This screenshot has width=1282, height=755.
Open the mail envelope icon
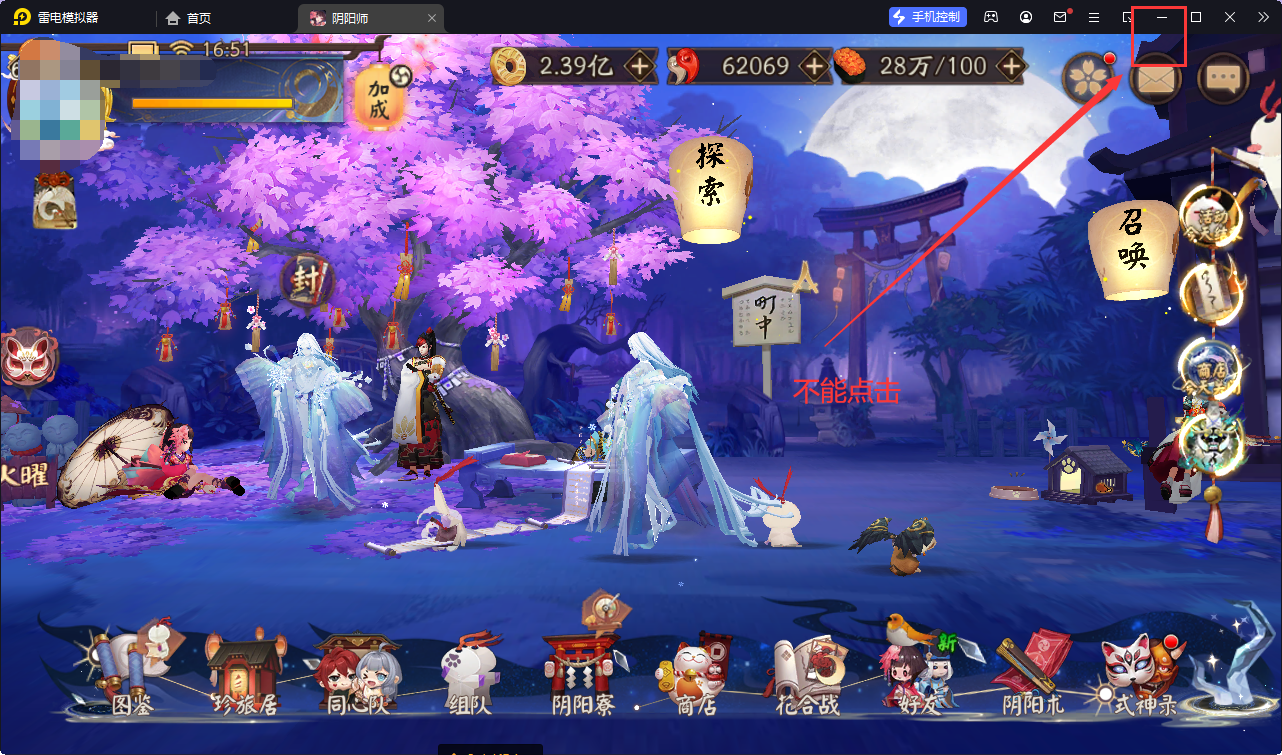1155,78
